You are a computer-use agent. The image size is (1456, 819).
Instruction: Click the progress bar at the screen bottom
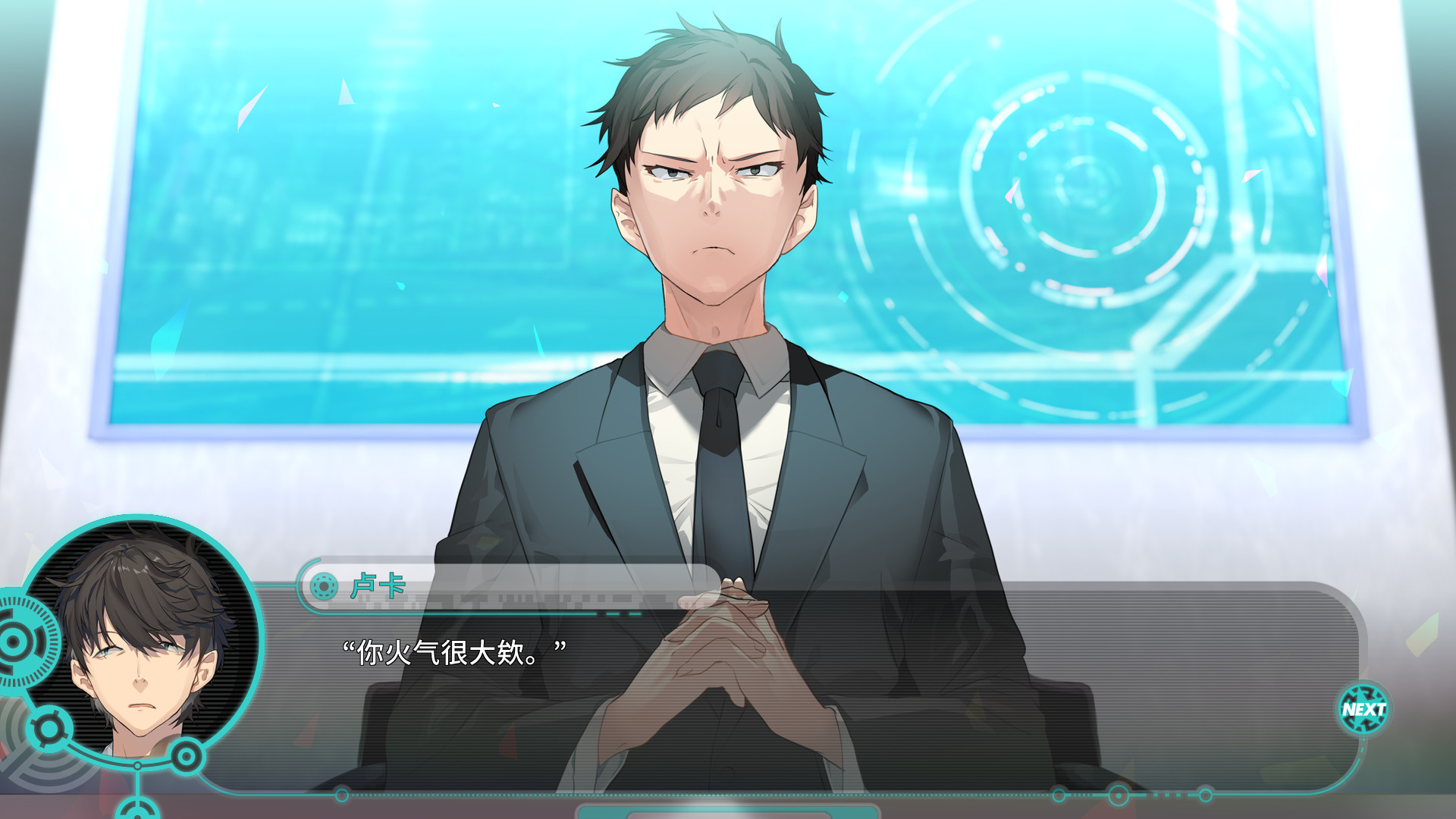click(730, 814)
